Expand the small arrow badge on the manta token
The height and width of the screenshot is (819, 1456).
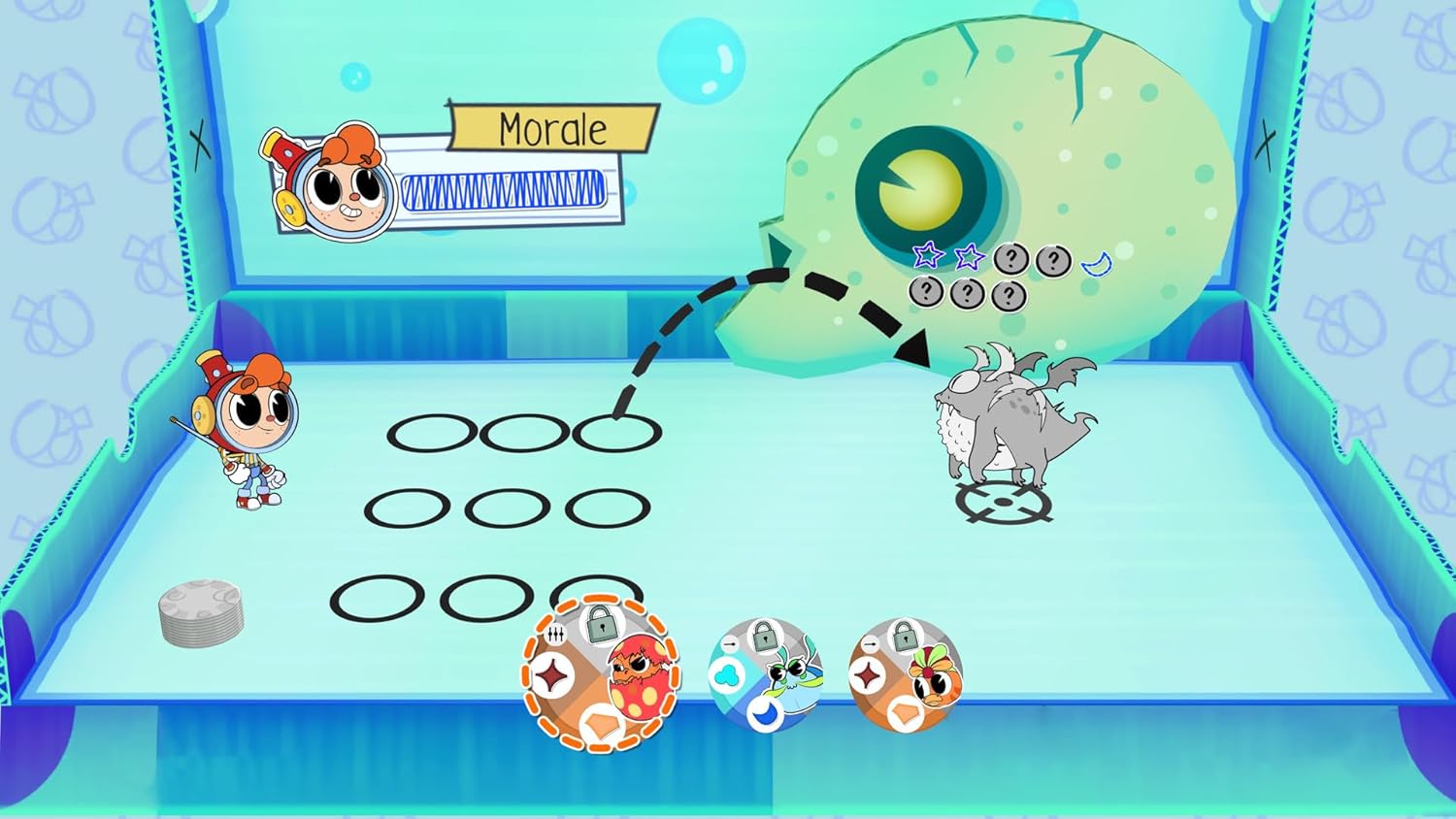pos(729,643)
